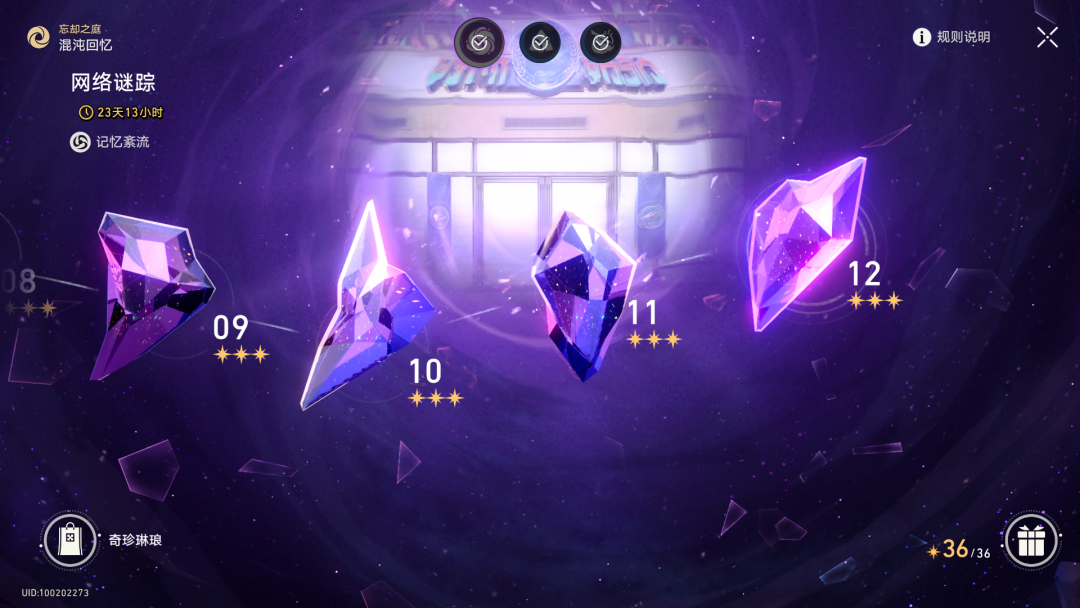This screenshot has height=608, width=1080.
Task: Open the 奇珍琳琅 shop
Action: click(x=70, y=540)
